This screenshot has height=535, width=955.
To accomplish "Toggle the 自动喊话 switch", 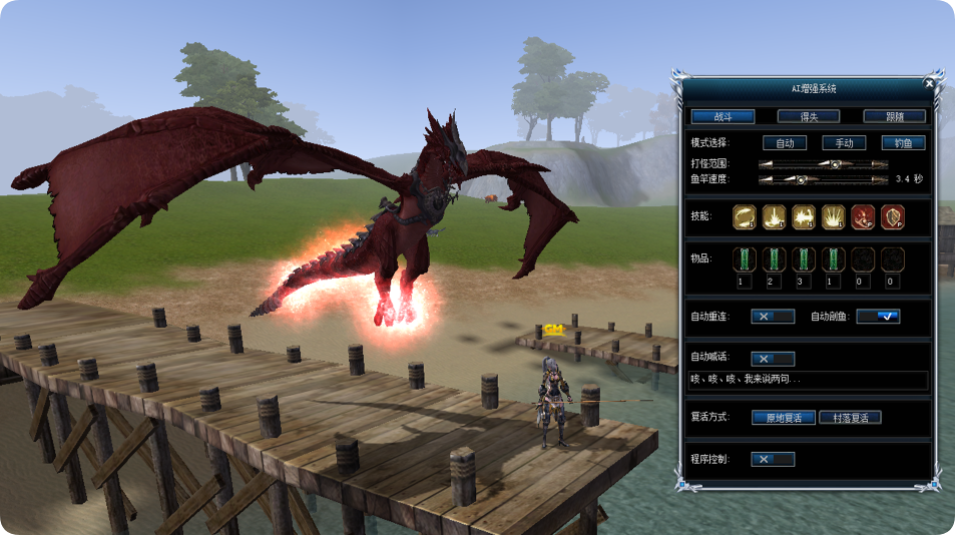I will (x=772, y=358).
